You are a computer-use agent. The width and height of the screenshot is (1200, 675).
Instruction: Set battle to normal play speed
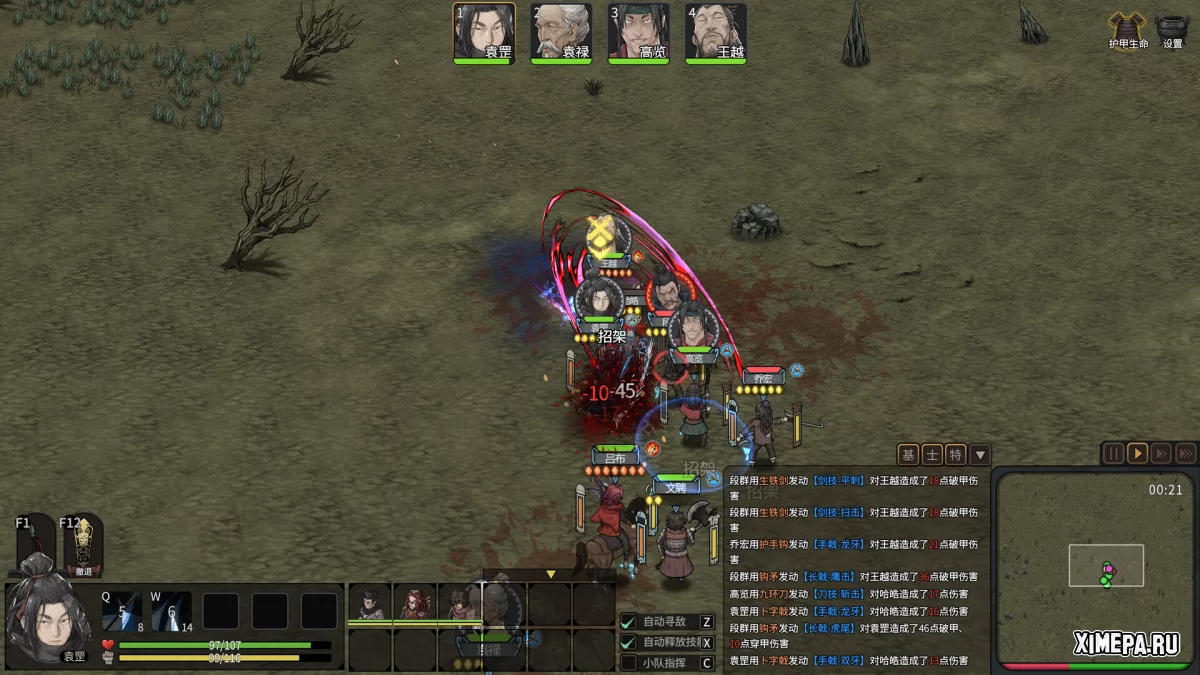[1137, 454]
